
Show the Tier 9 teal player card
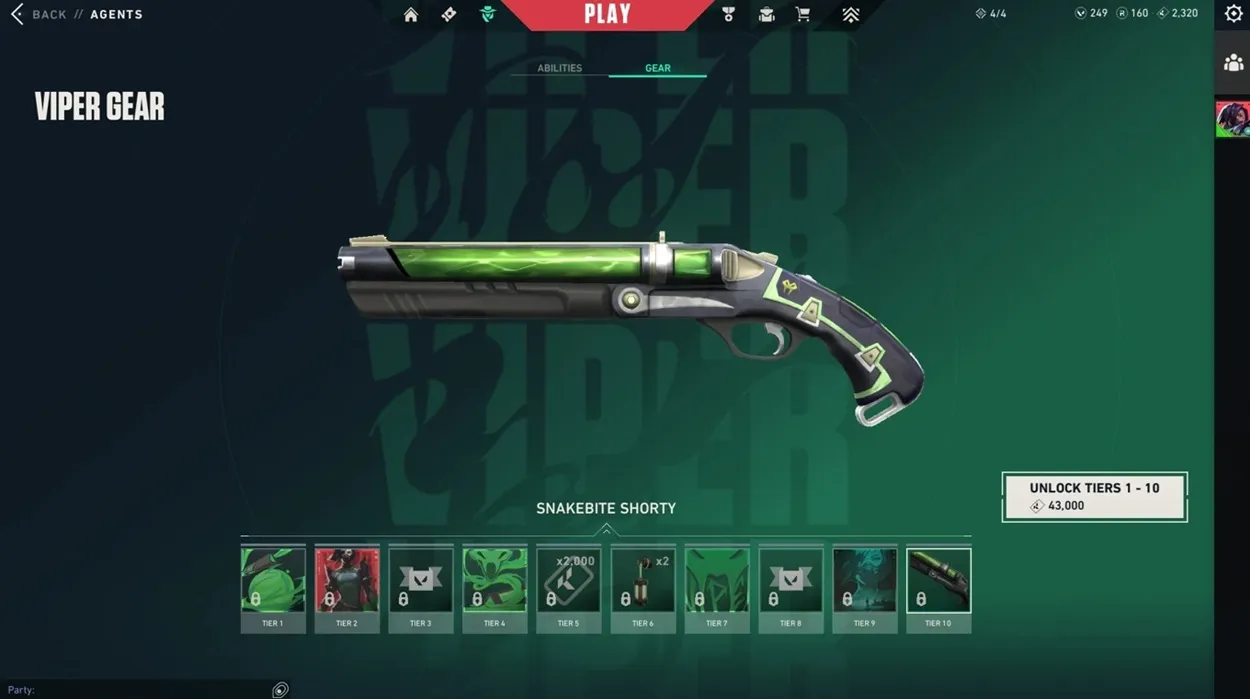[864, 589]
